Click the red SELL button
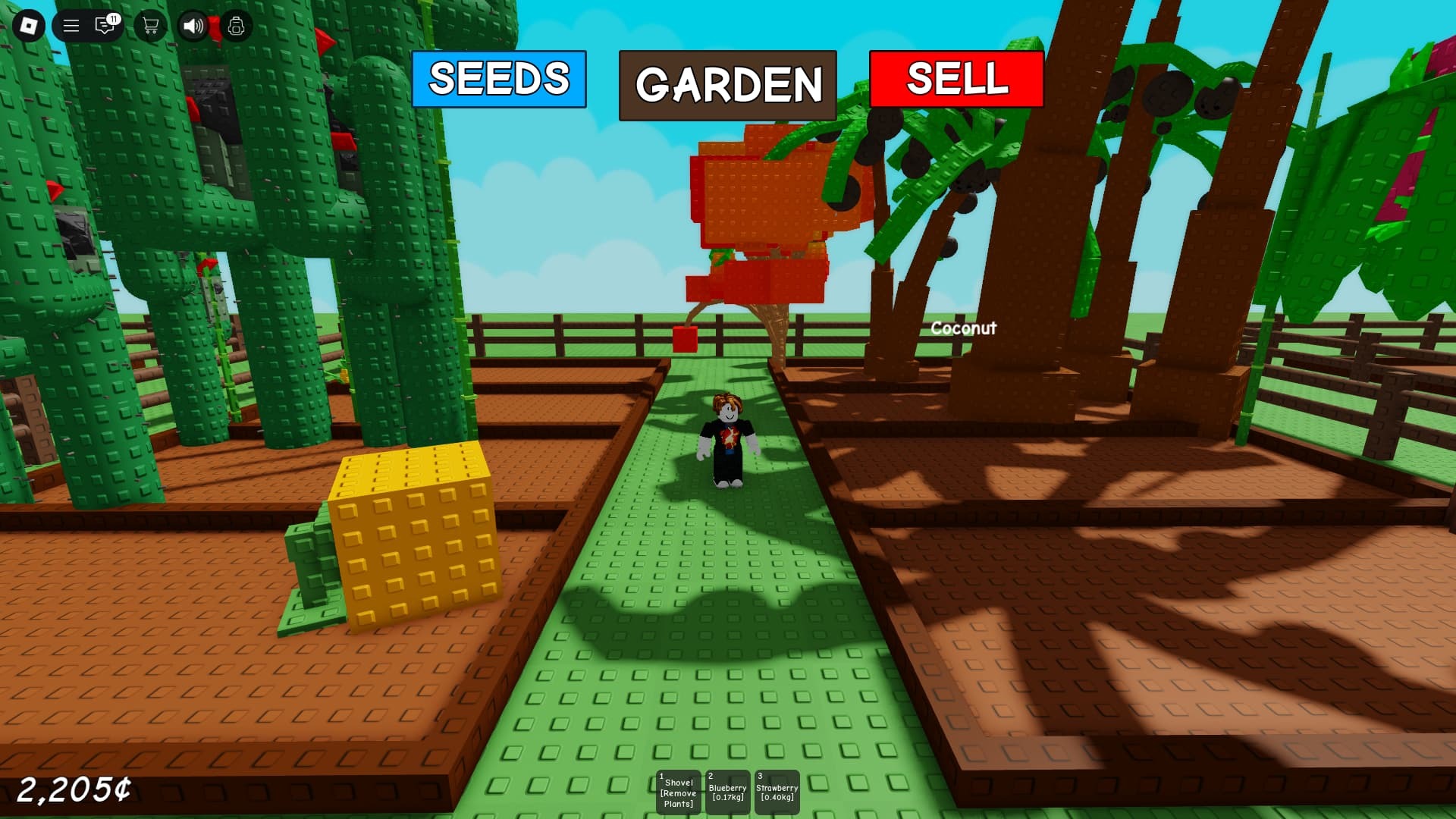 pos(956,79)
